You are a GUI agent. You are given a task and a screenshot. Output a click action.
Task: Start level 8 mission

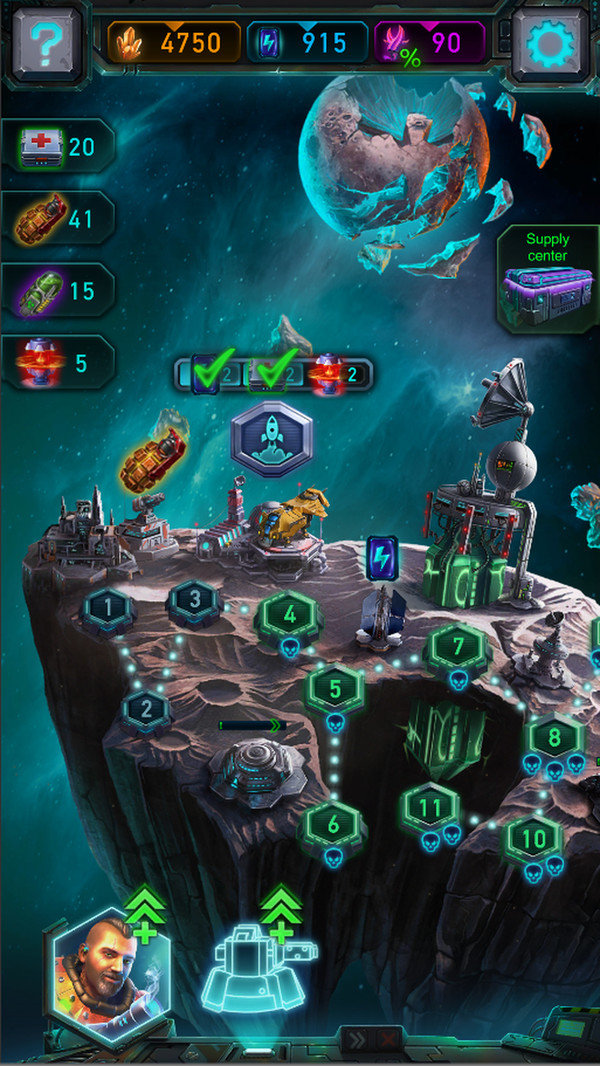pyautogui.click(x=553, y=736)
